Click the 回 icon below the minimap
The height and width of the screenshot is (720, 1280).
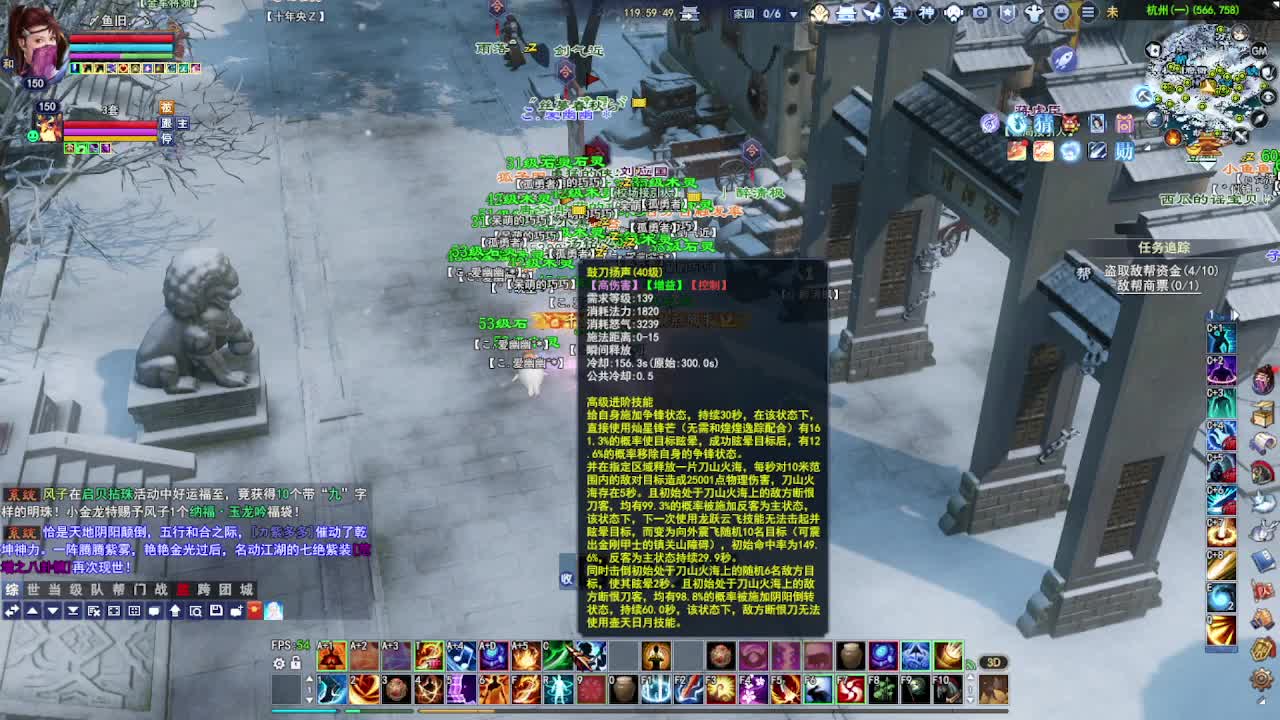pyautogui.click(x=1123, y=124)
